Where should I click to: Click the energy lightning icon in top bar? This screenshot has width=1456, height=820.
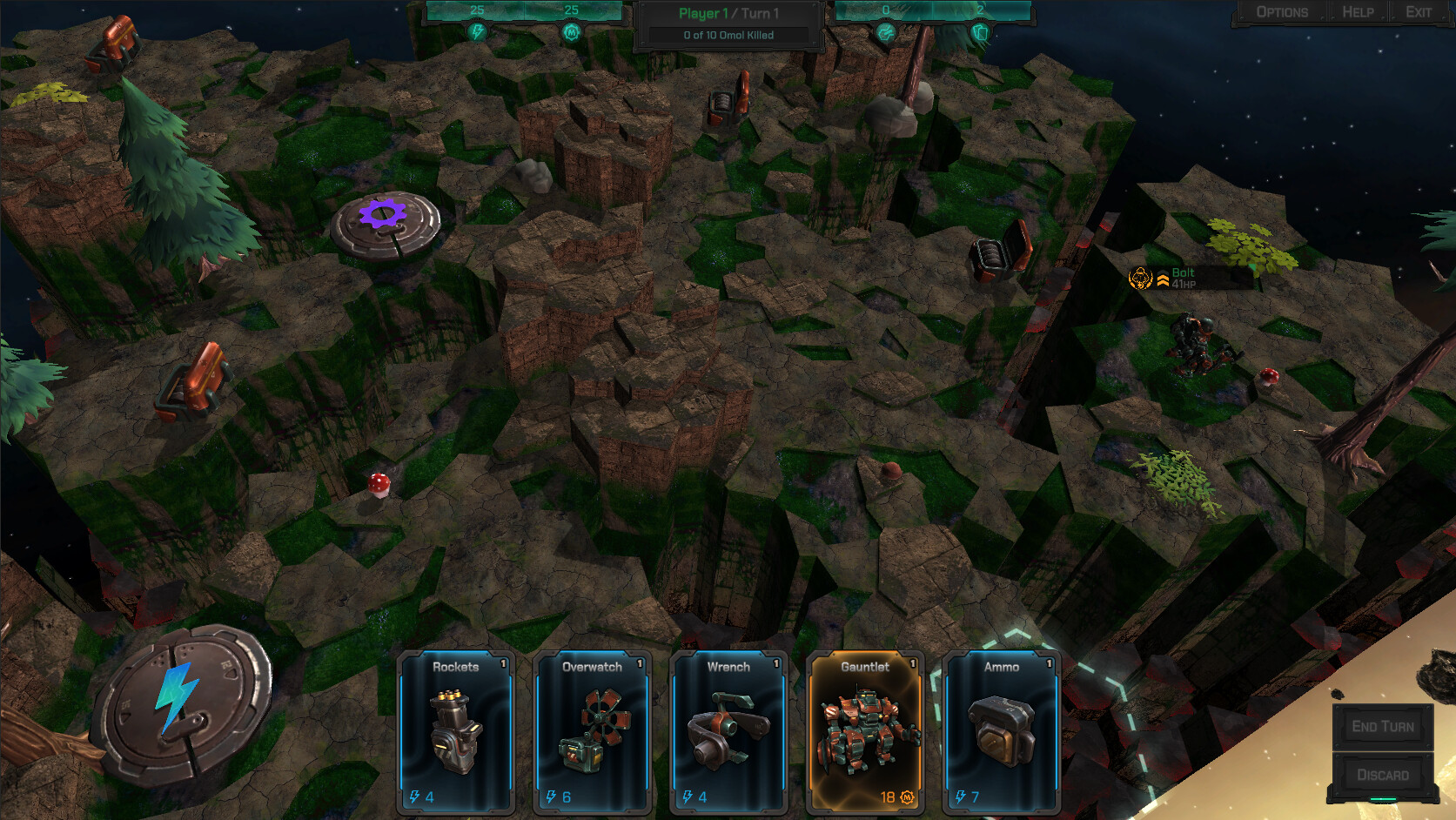coord(477,31)
